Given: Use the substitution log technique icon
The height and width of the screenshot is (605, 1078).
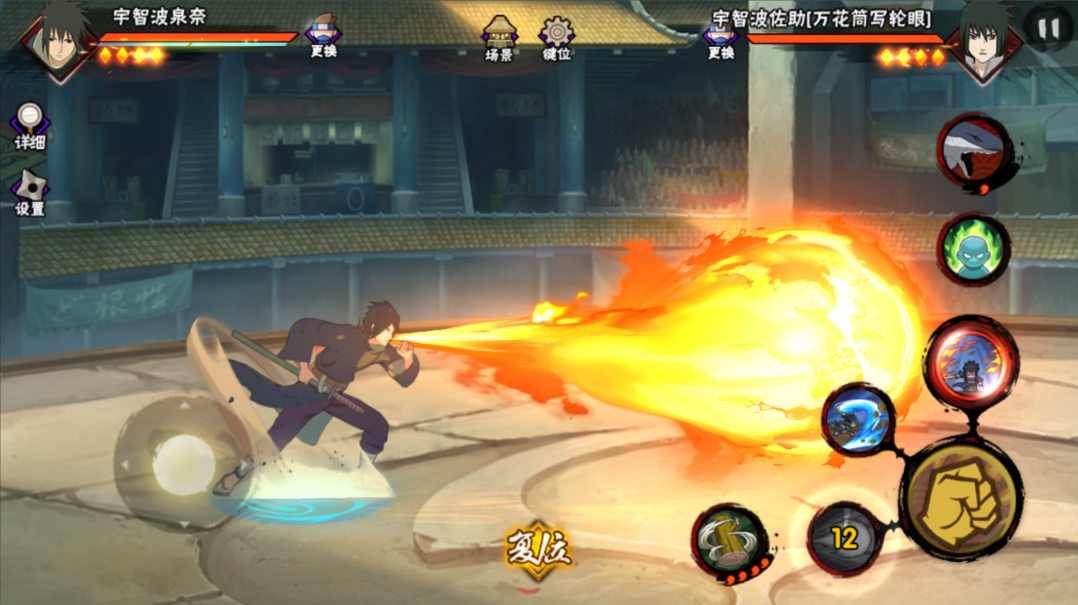Looking at the screenshot, I should click(729, 541).
